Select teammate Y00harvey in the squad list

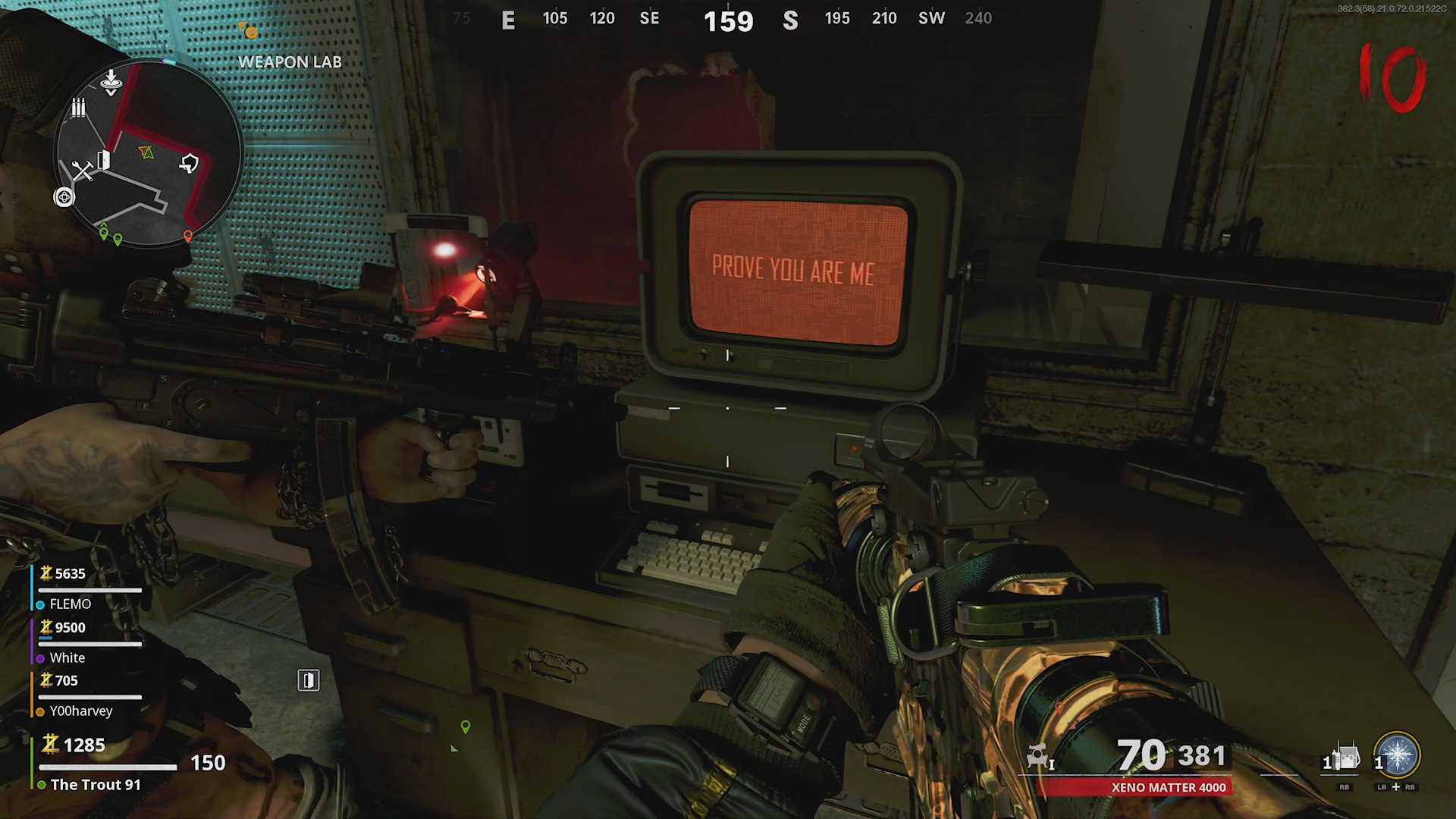(80, 711)
